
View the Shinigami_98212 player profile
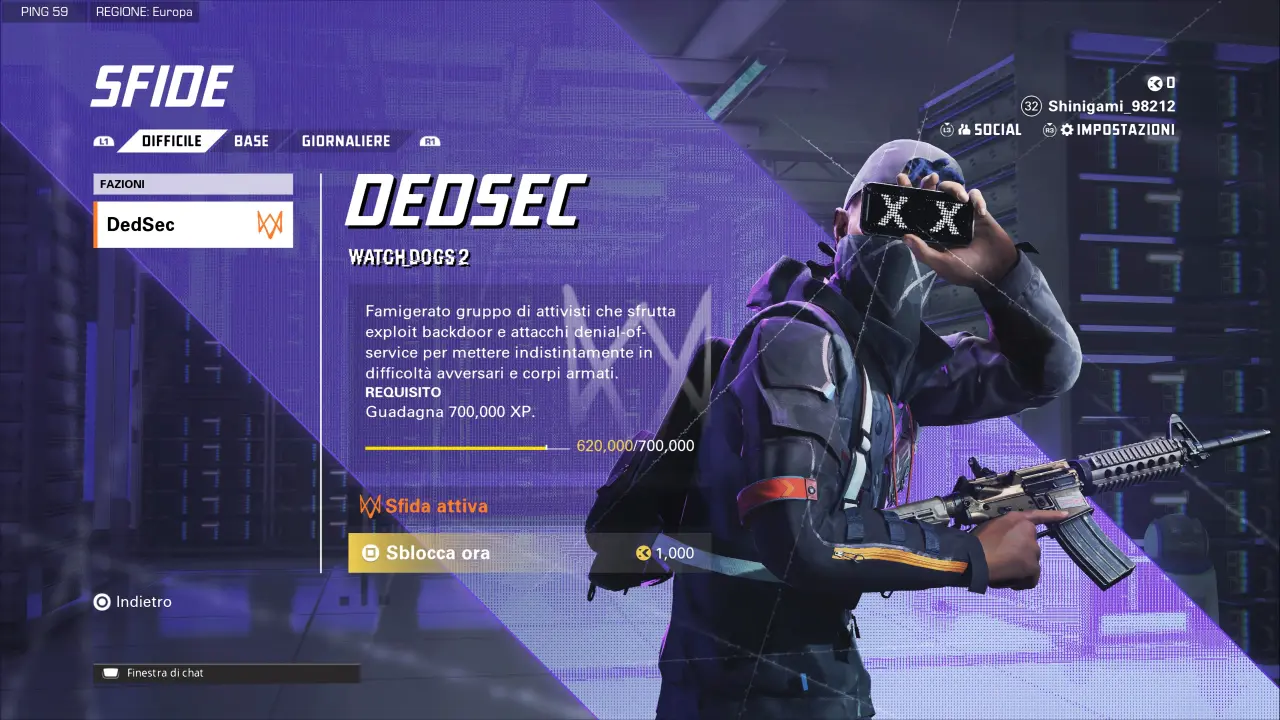pos(1110,106)
